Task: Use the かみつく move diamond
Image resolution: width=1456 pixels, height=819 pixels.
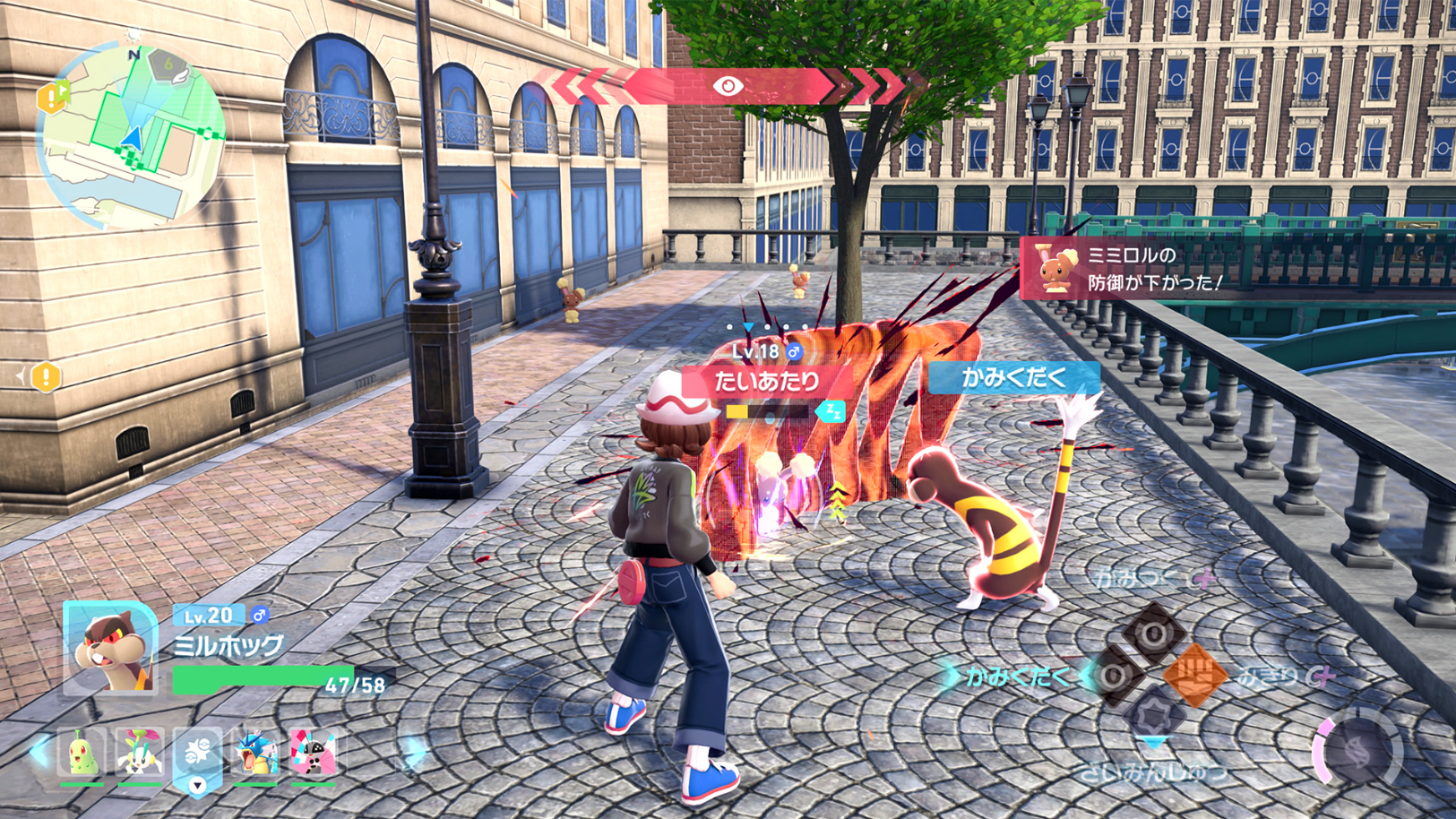Action: pos(1154,633)
